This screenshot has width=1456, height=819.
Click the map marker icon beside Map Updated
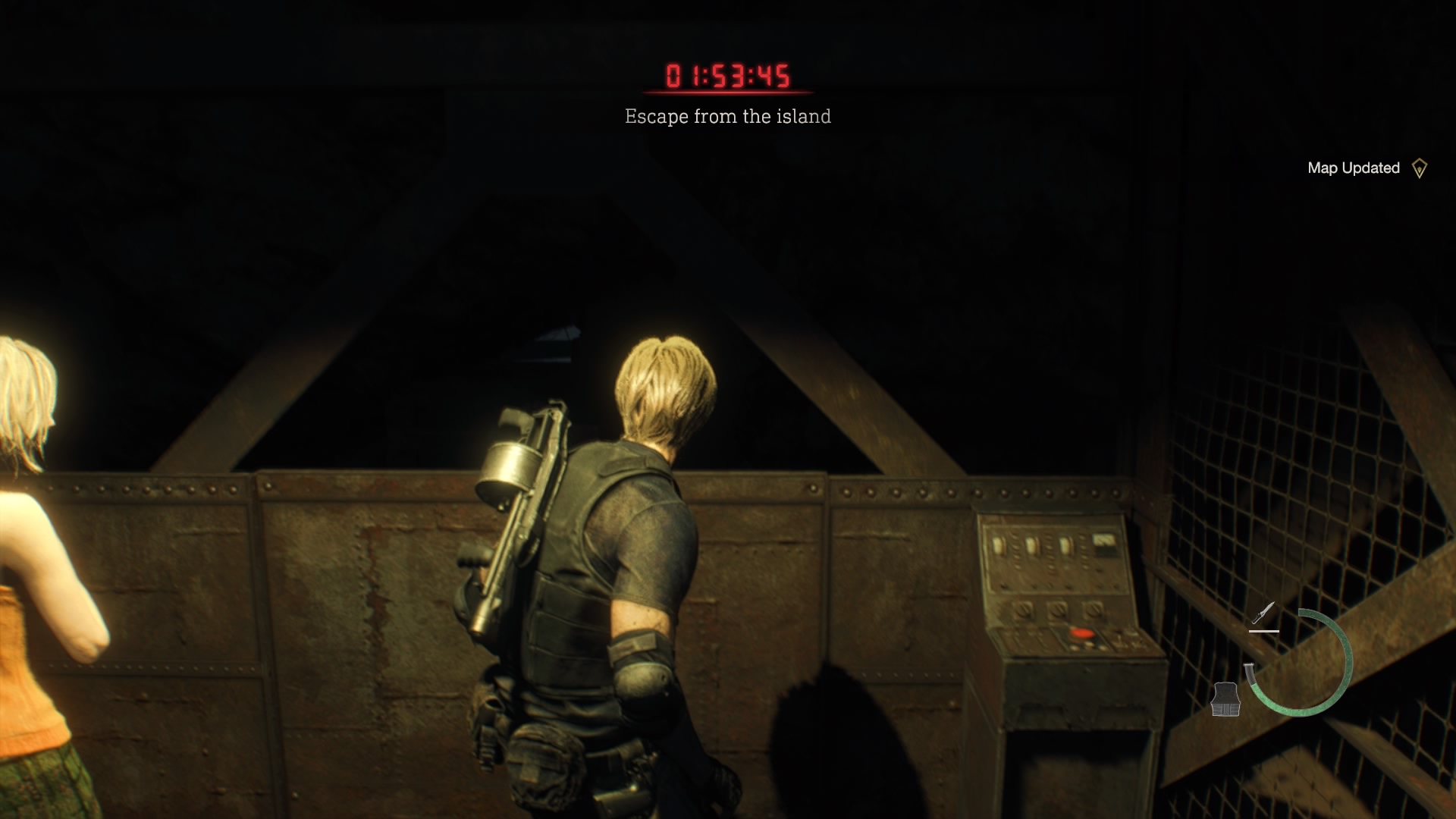click(x=1419, y=168)
